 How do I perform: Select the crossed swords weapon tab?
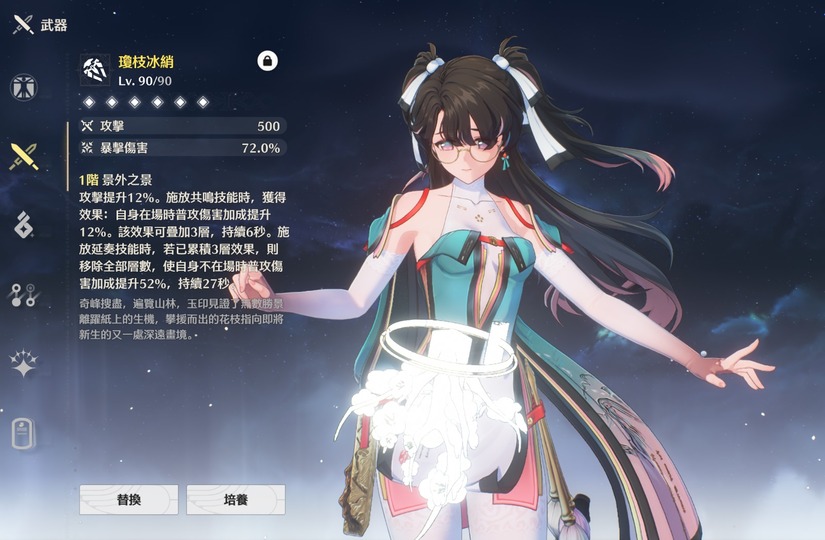[x=24, y=156]
